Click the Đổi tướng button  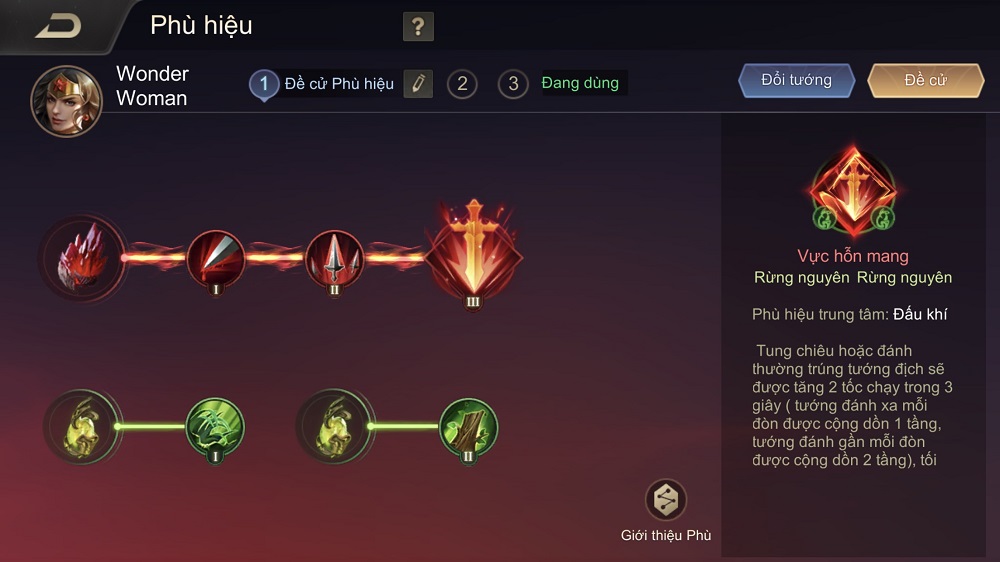click(796, 81)
